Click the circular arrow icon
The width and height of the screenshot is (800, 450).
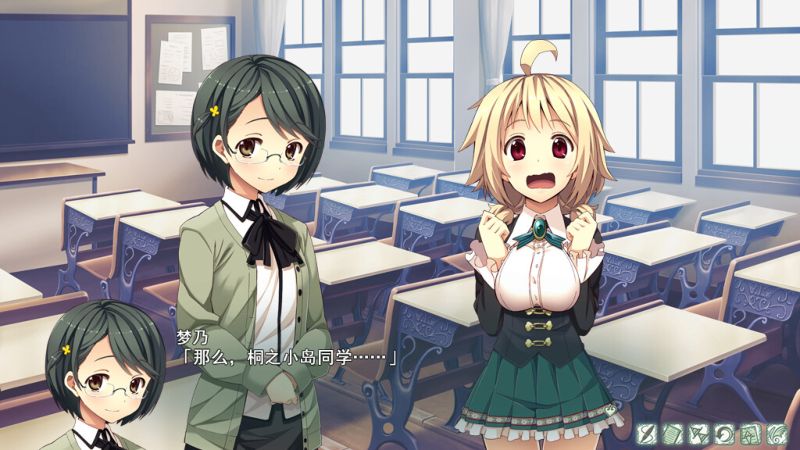[x=724, y=434]
